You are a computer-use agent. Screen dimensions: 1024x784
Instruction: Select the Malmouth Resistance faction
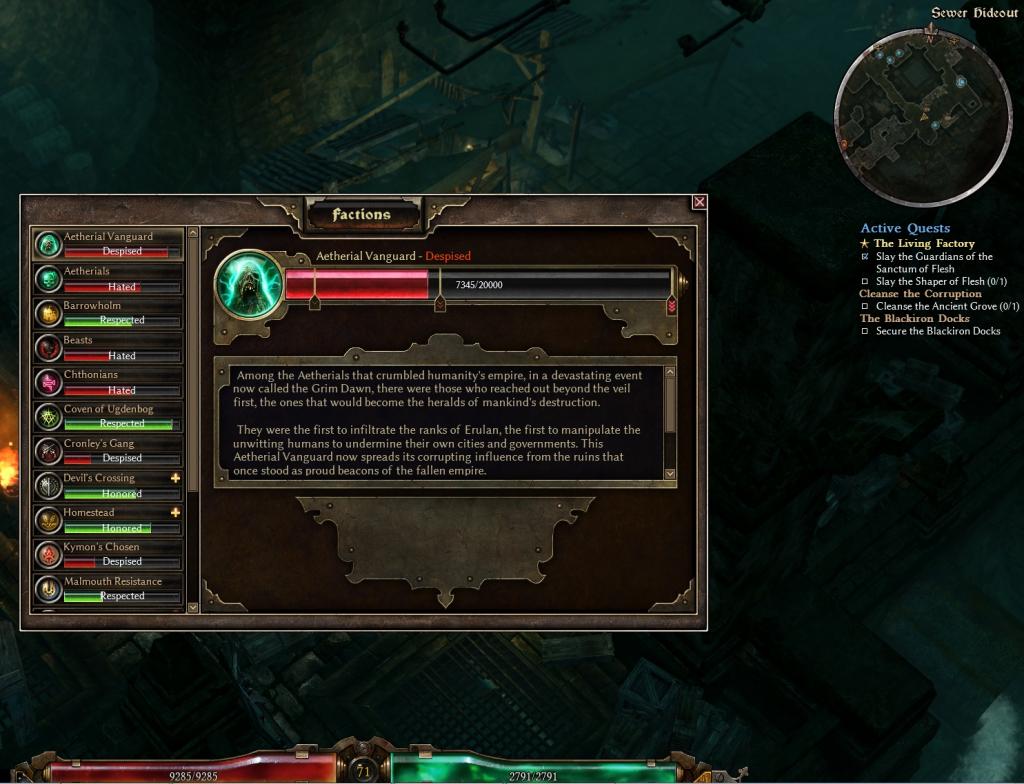108,589
